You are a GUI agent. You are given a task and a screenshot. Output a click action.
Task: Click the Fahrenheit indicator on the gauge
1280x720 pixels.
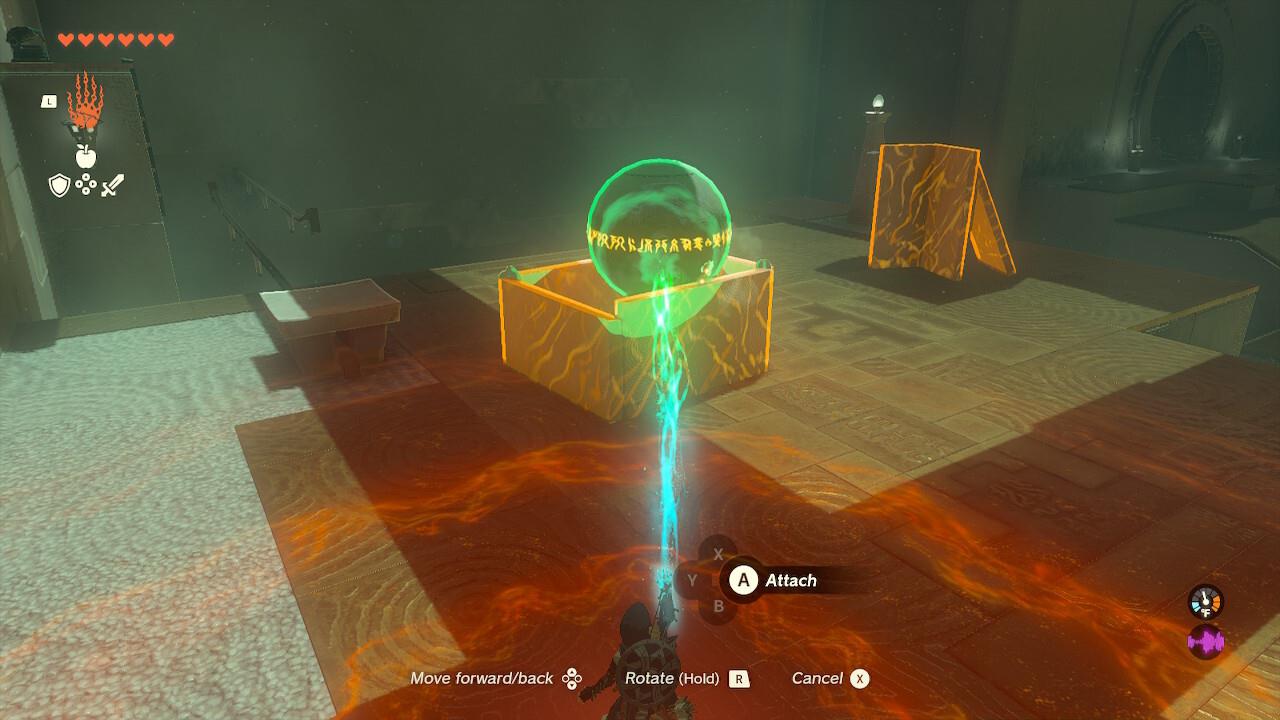(x=1206, y=612)
